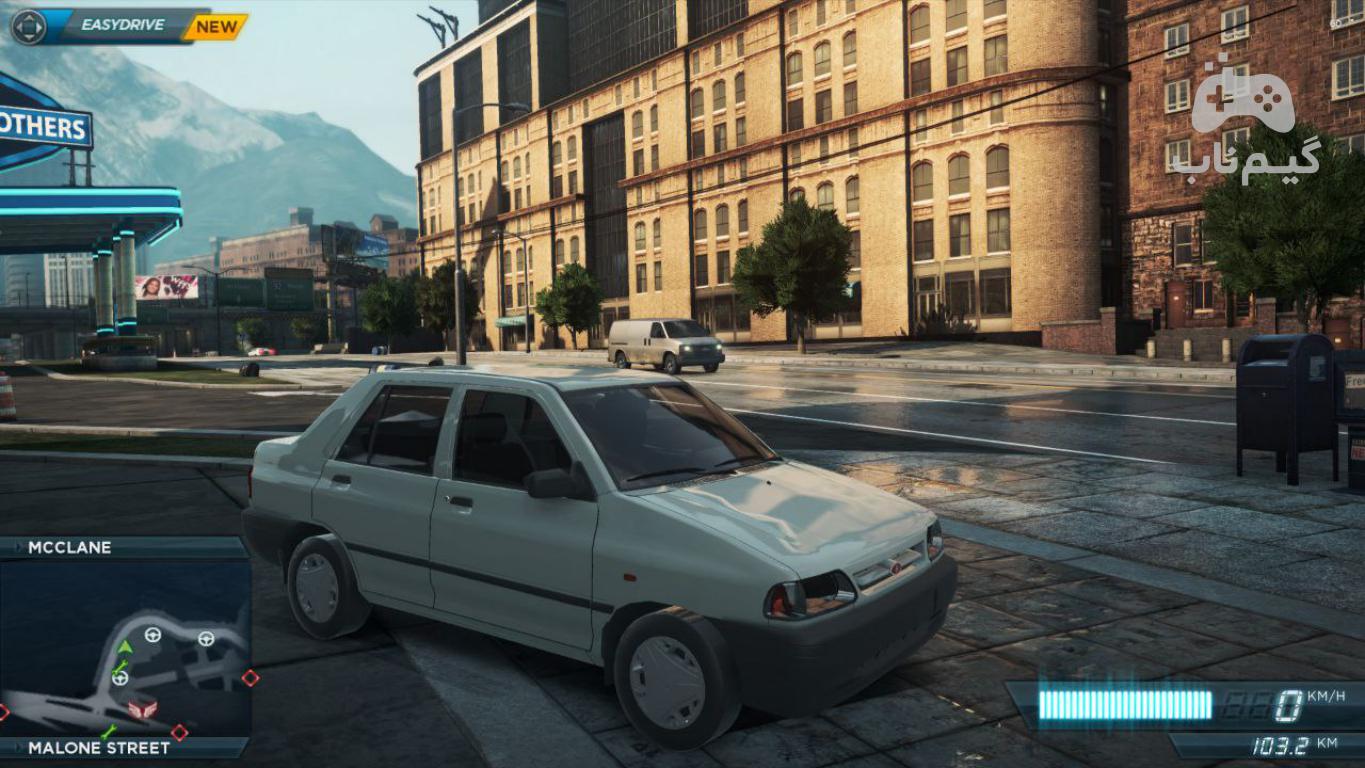Image resolution: width=1365 pixels, height=768 pixels.
Task: Select the green player arrow on minimap
Action: [x=124, y=648]
